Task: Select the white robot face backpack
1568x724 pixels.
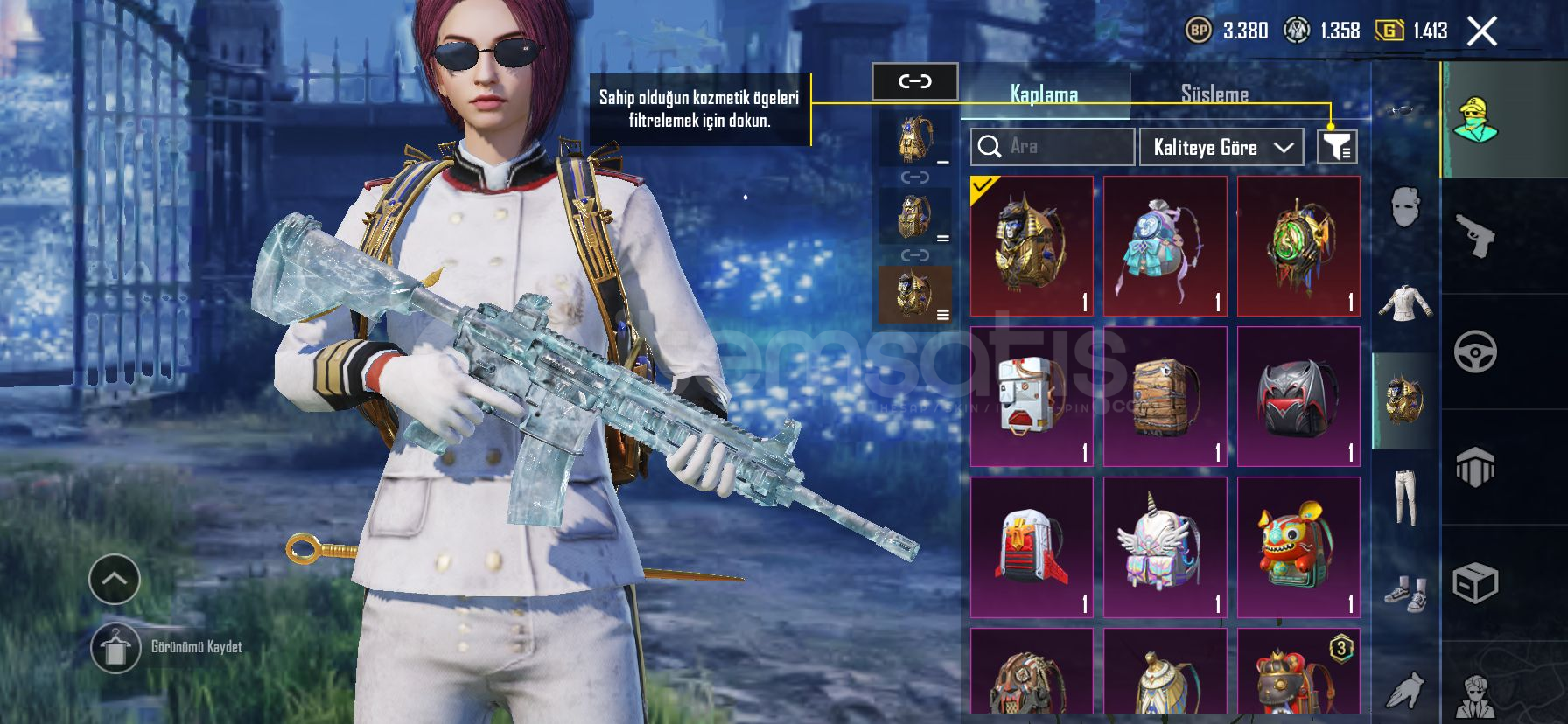Action: click(x=1032, y=397)
